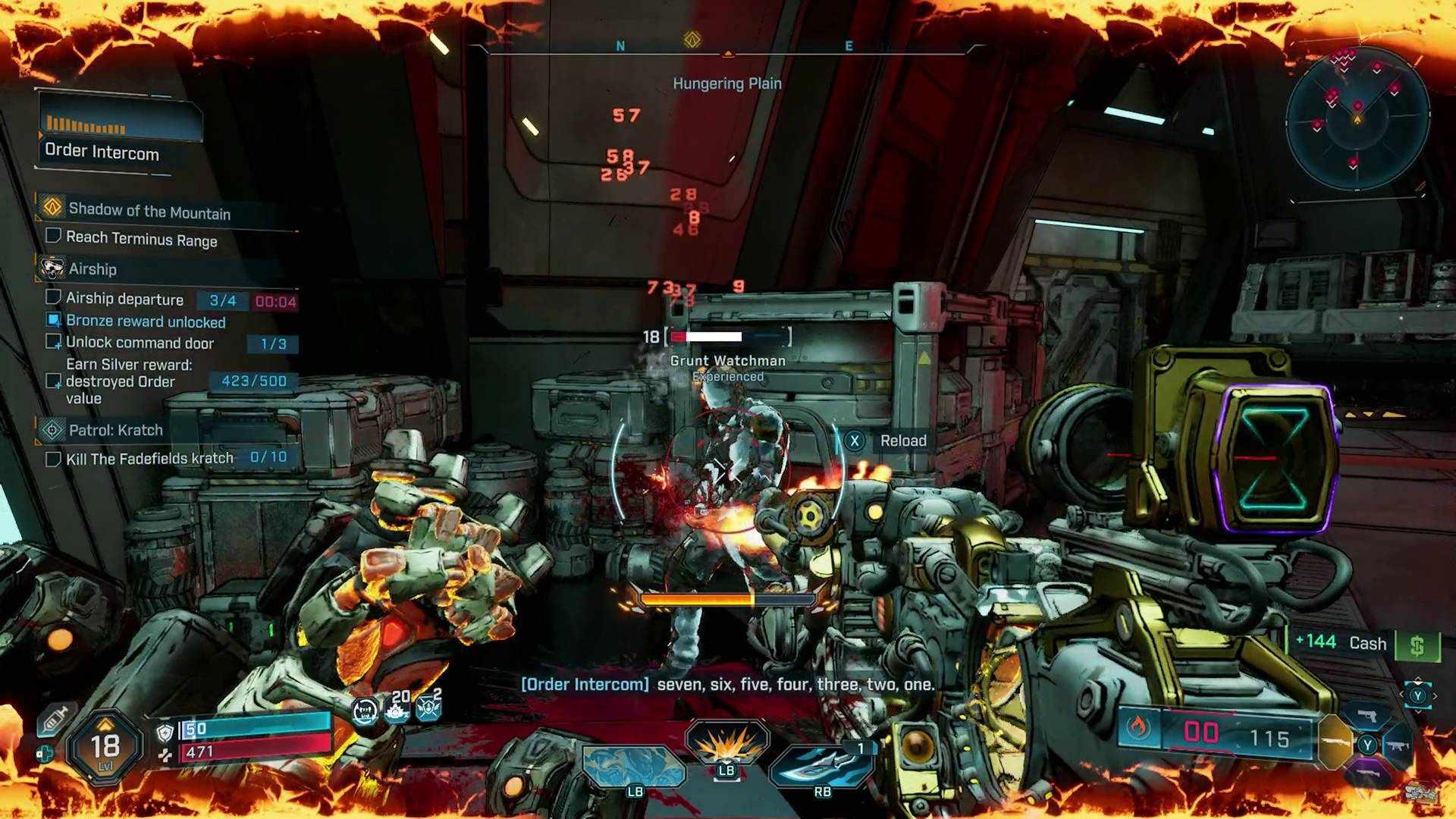
Task: Click the level 18 character badge
Action: click(x=105, y=748)
